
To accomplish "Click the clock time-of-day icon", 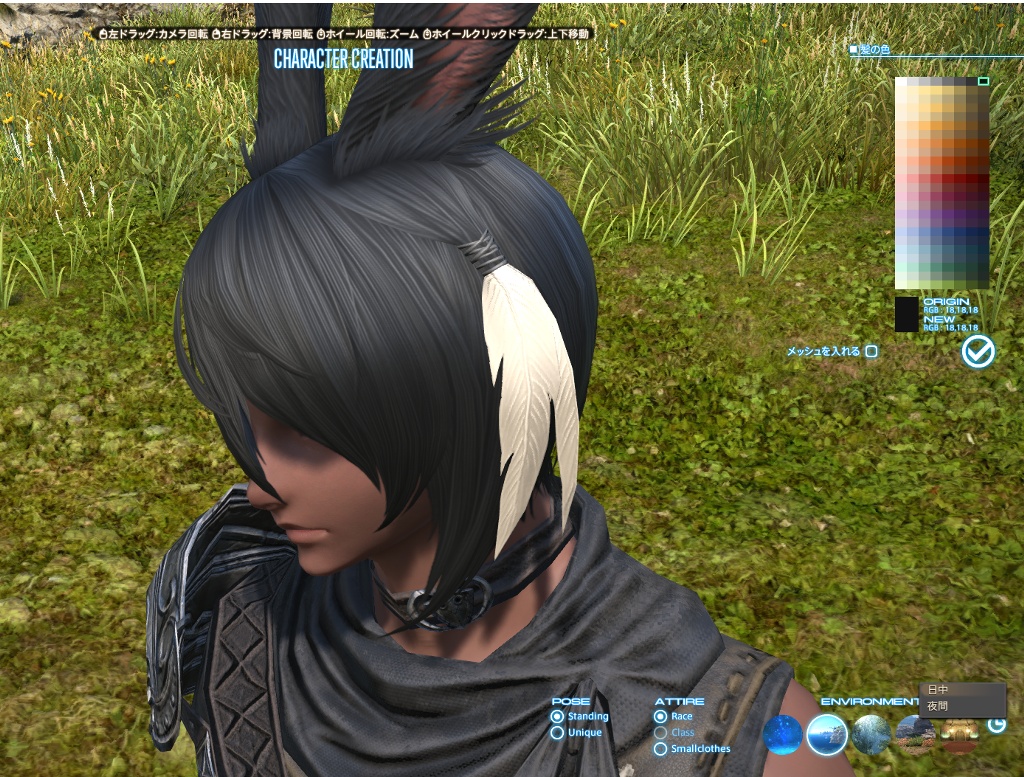I will click(996, 725).
